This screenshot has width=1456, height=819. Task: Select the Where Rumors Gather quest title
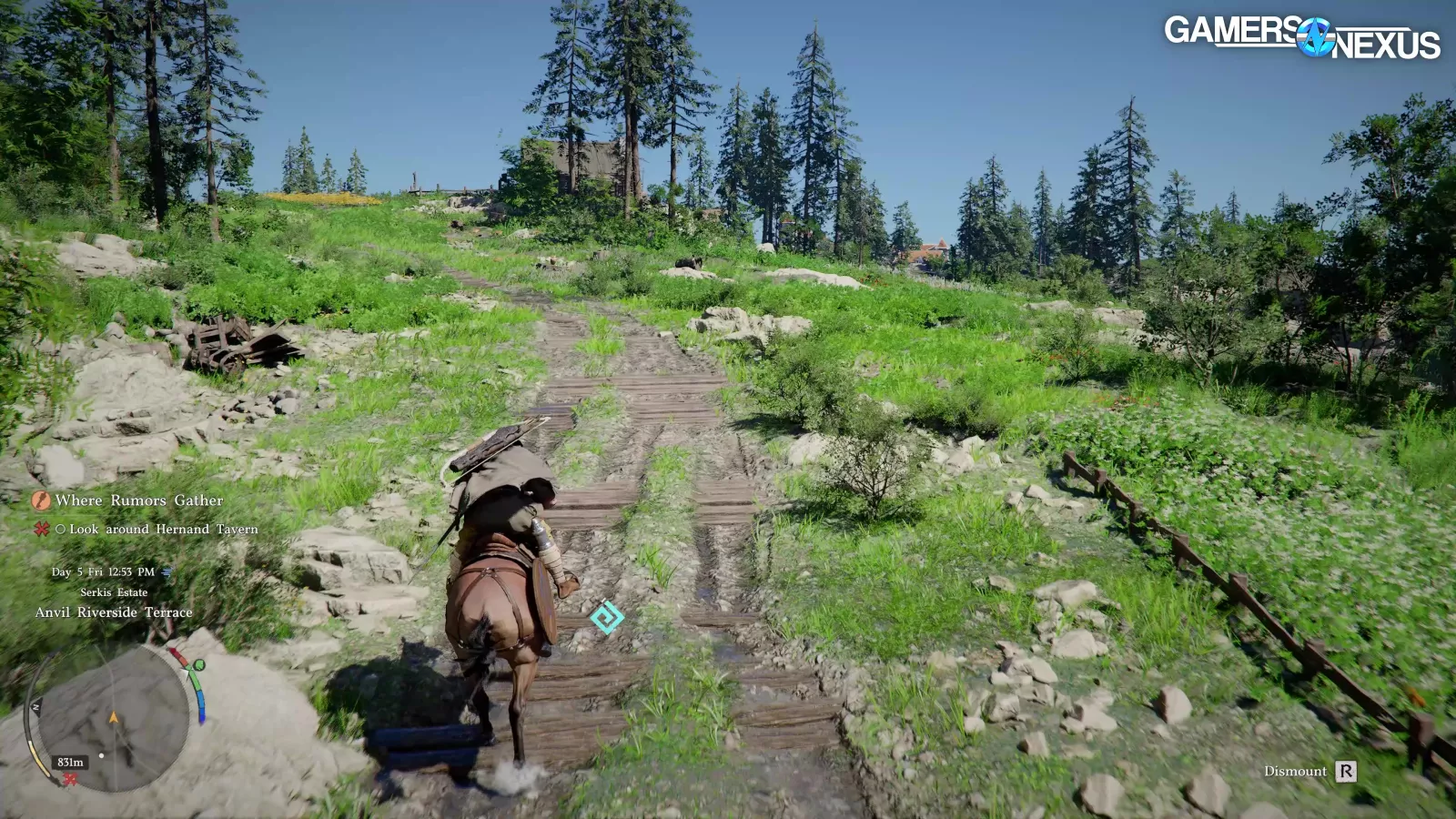[x=138, y=500]
